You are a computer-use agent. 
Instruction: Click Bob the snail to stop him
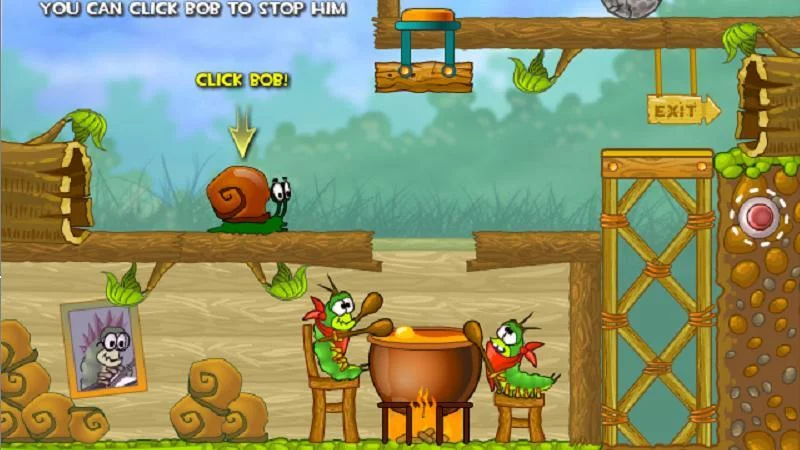pyautogui.click(x=246, y=198)
